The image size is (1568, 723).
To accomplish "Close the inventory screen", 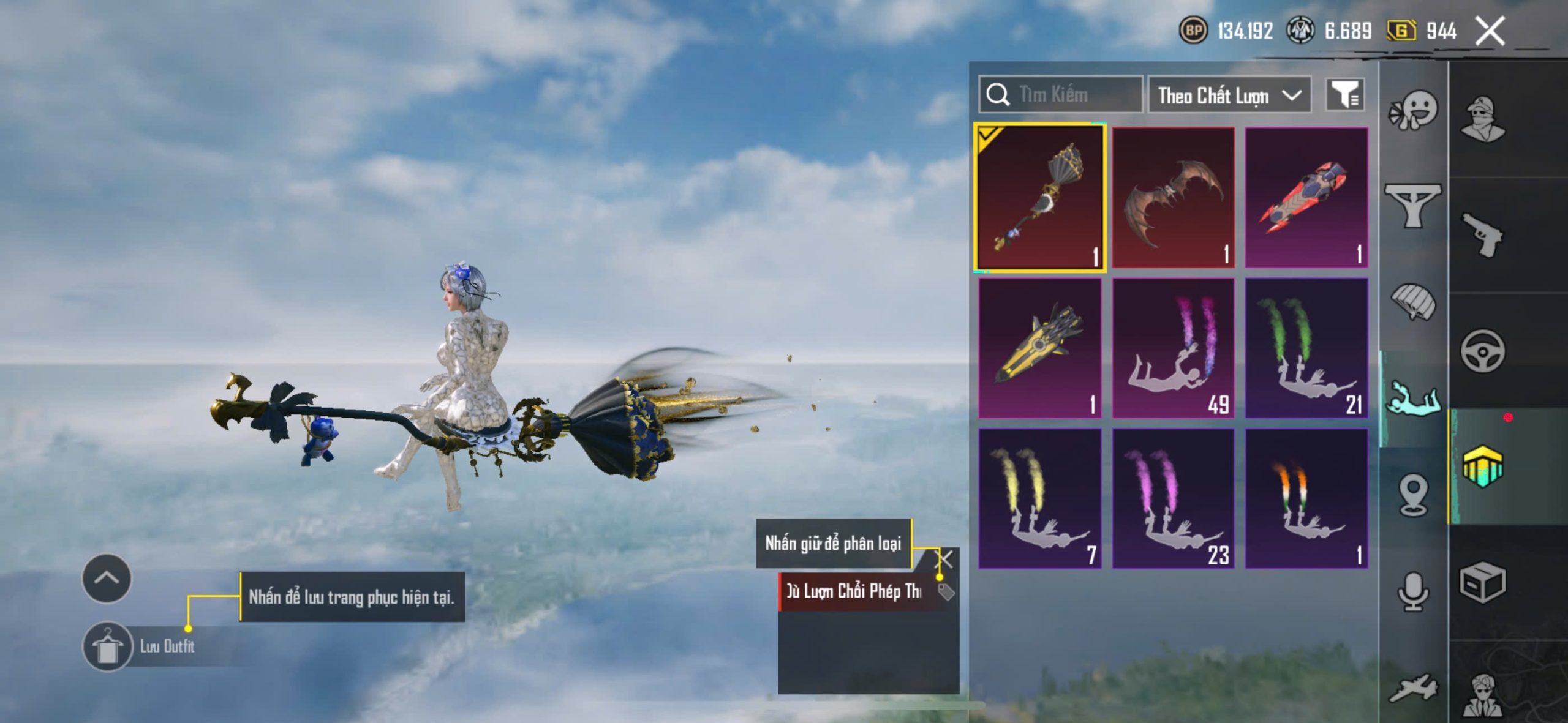I will [1490, 31].
